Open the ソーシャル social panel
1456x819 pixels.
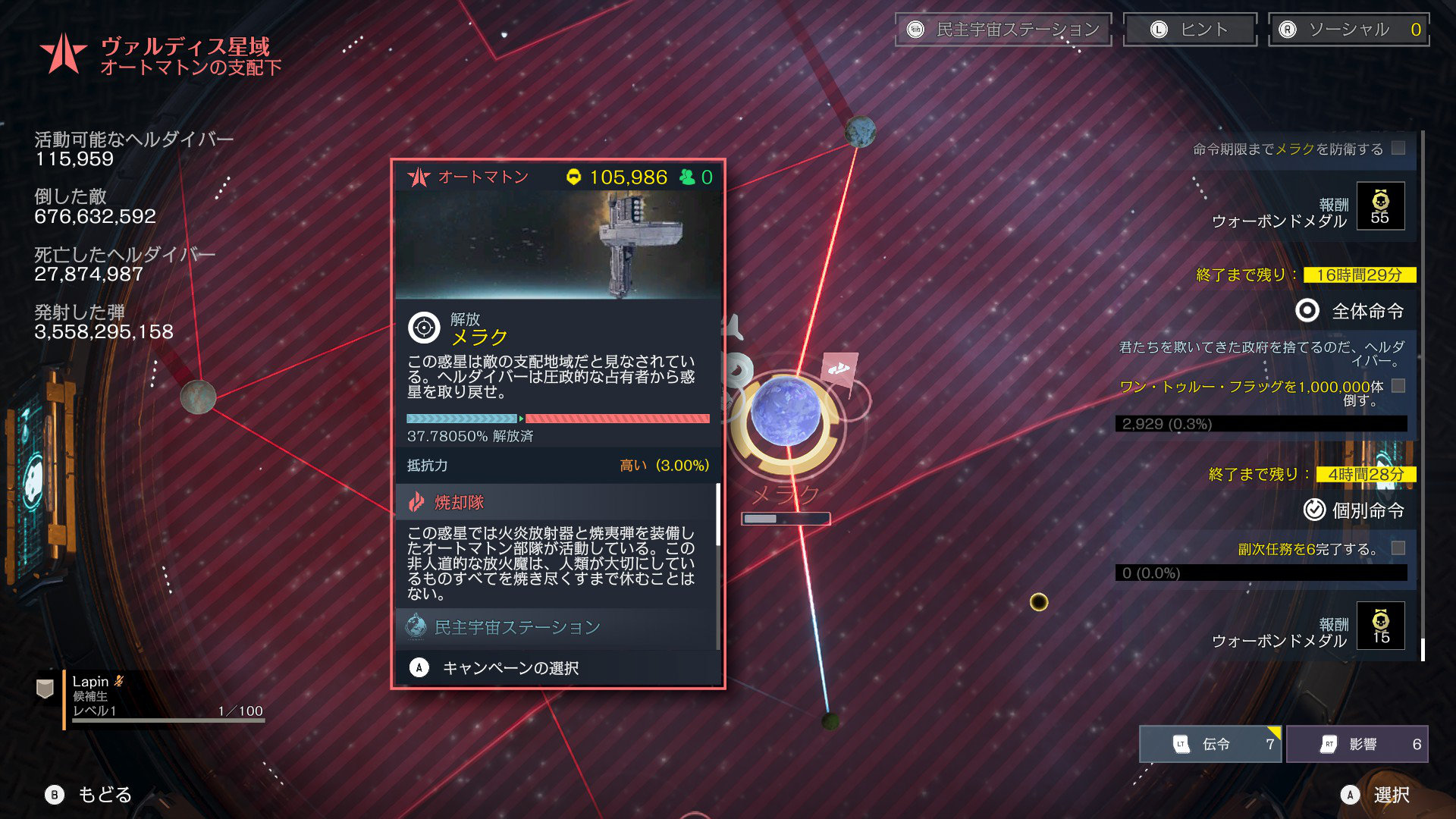pyautogui.click(x=1348, y=30)
